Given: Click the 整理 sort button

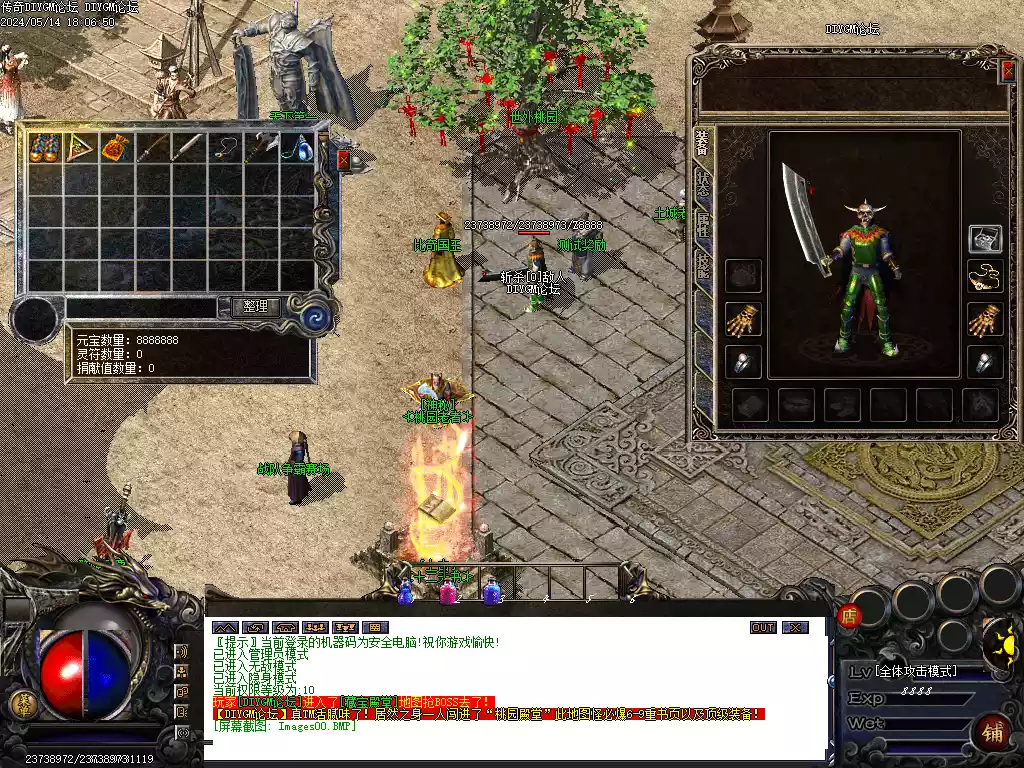Looking at the screenshot, I should point(255,307).
